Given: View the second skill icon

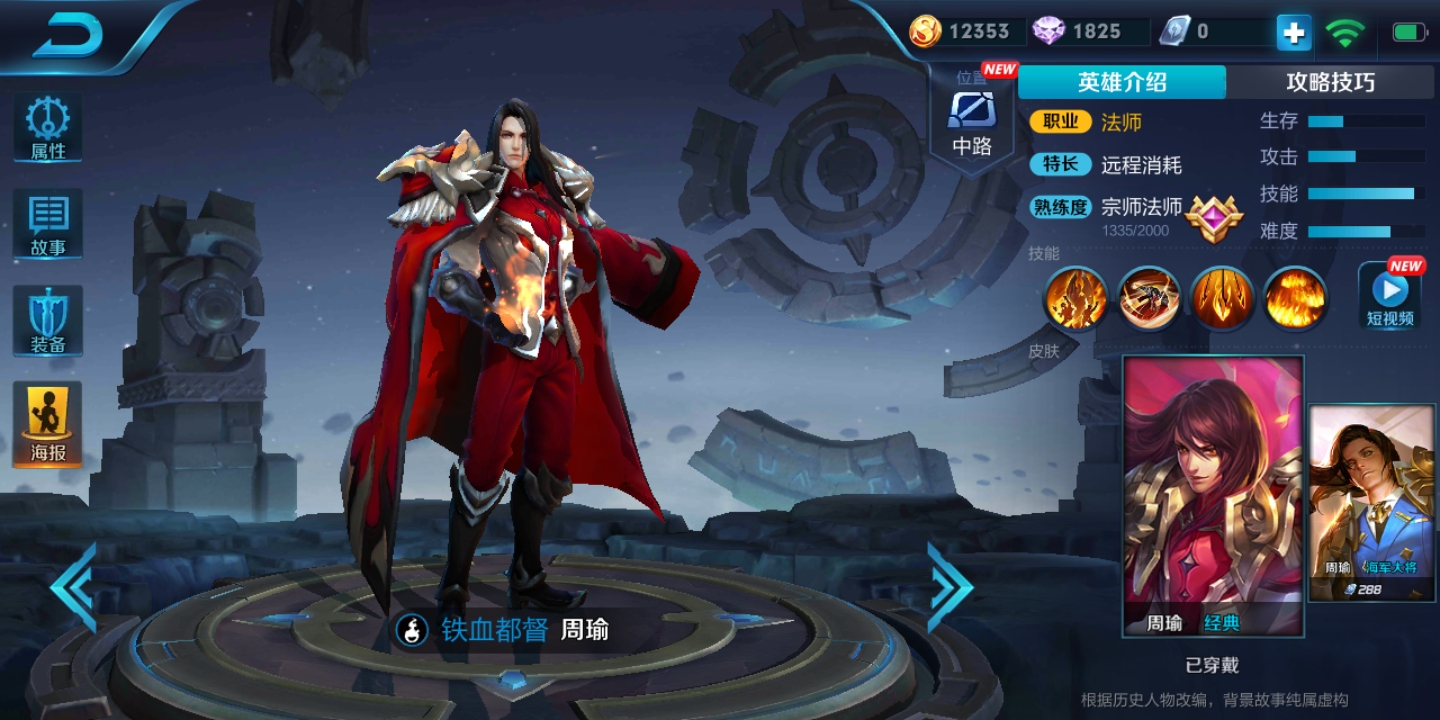Looking at the screenshot, I should [1149, 298].
